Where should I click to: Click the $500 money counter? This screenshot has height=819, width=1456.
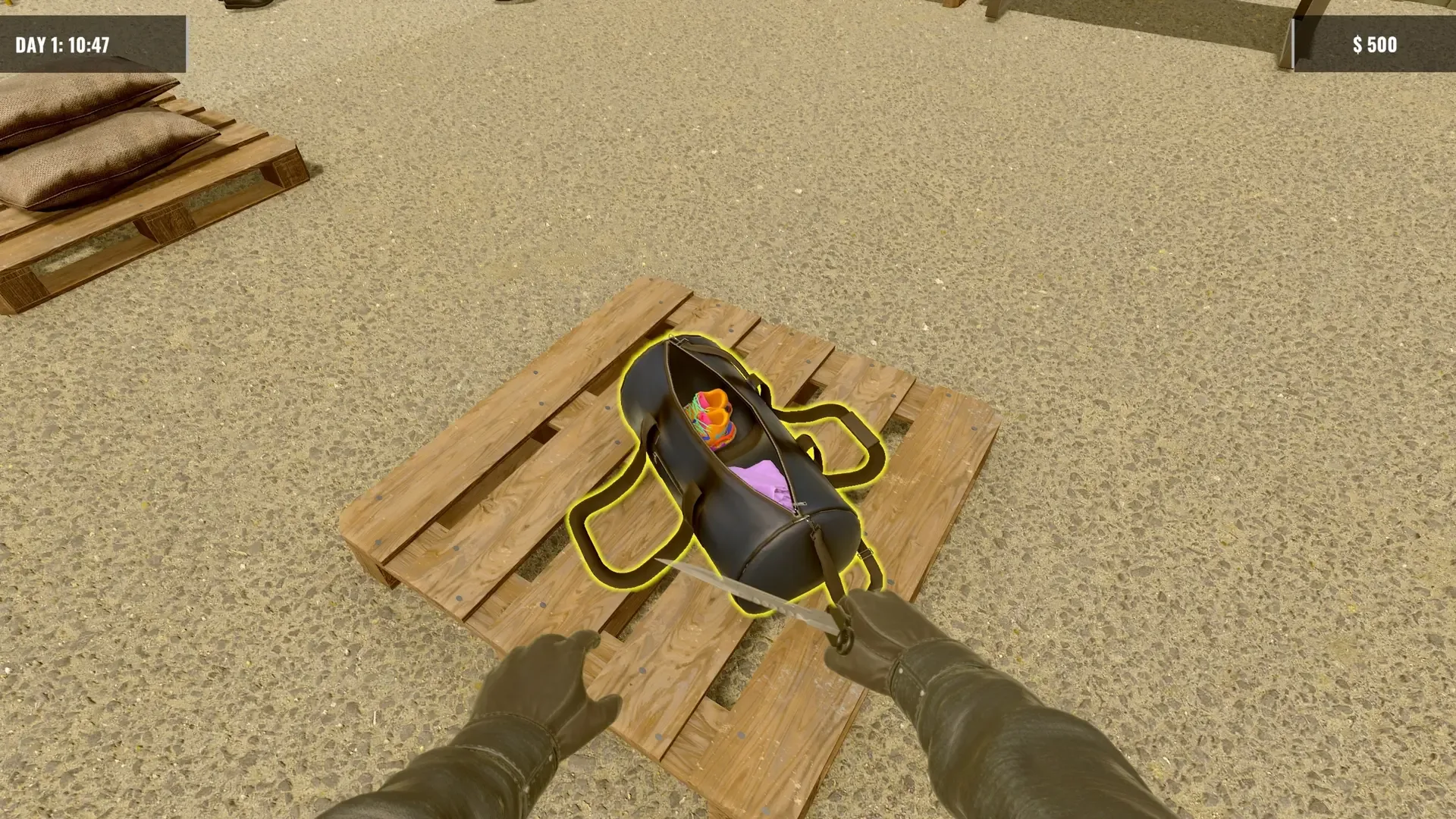1373,44
